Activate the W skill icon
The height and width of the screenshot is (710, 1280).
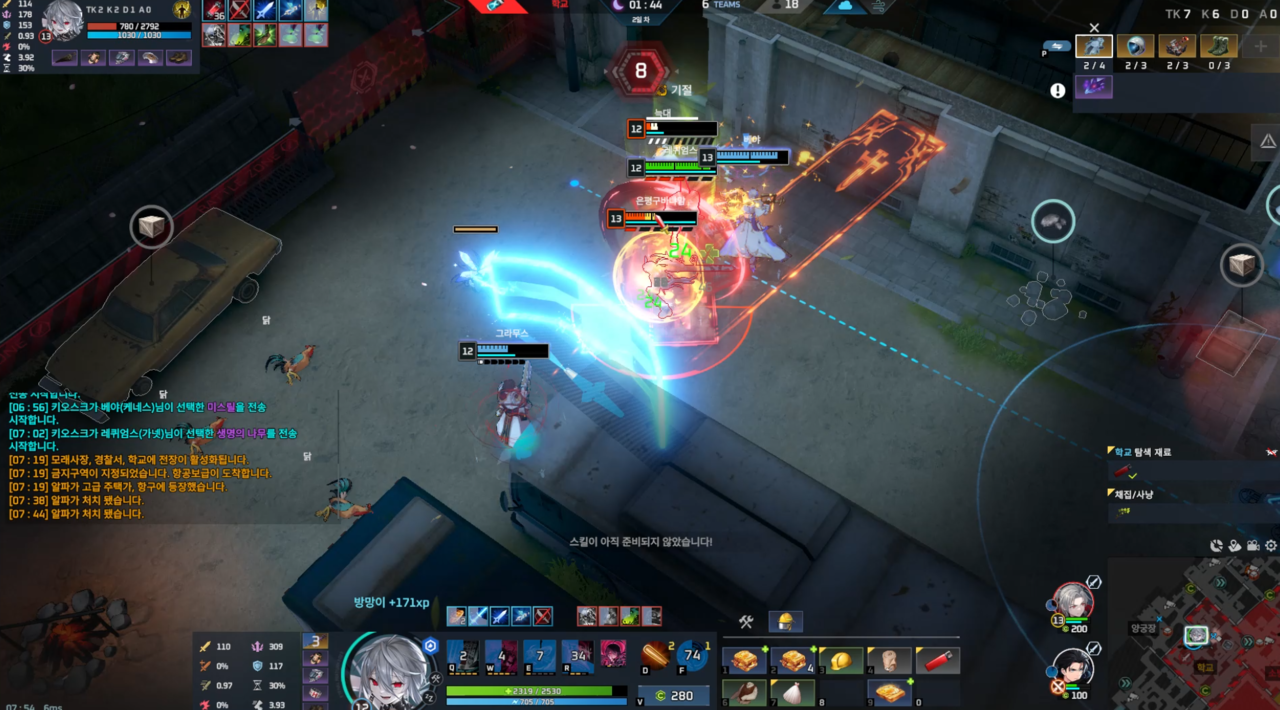coord(500,655)
